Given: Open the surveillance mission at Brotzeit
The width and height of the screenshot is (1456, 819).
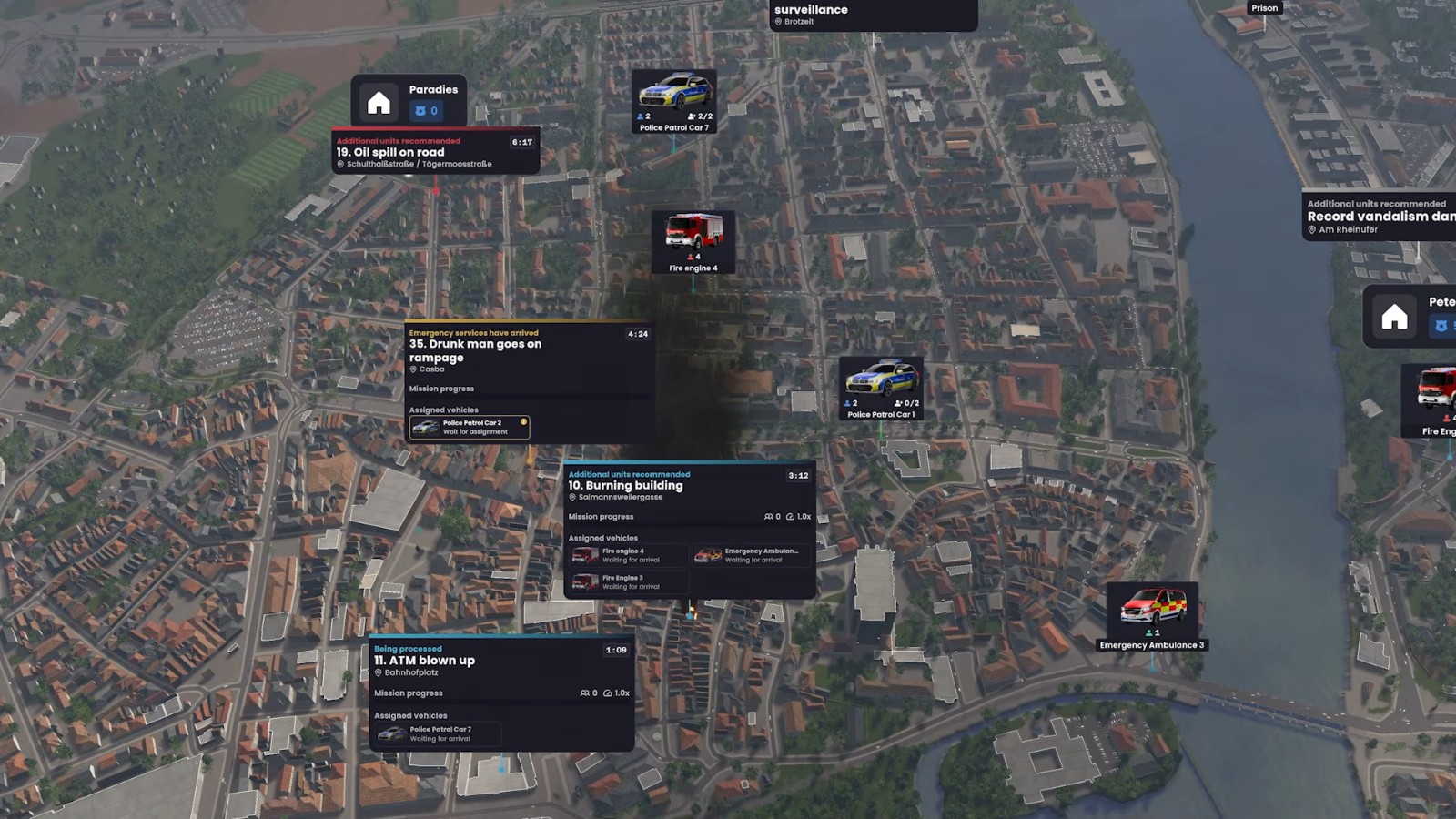Looking at the screenshot, I should (x=872, y=15).
